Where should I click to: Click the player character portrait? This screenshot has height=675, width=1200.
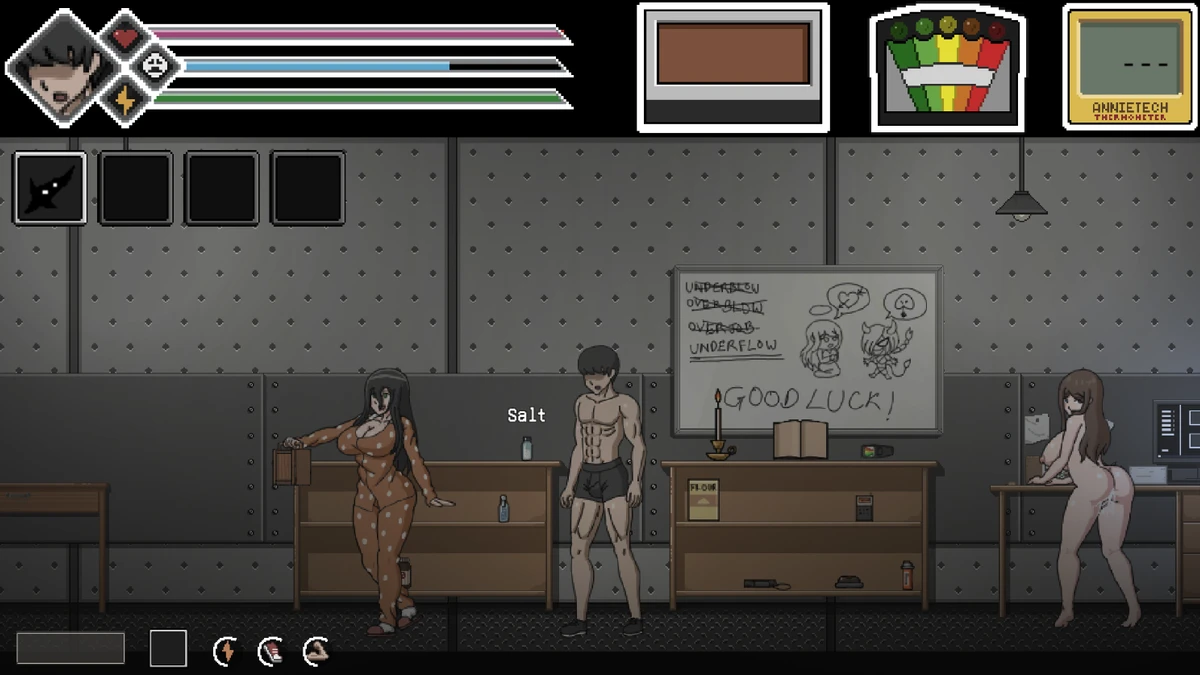[58, 68]
